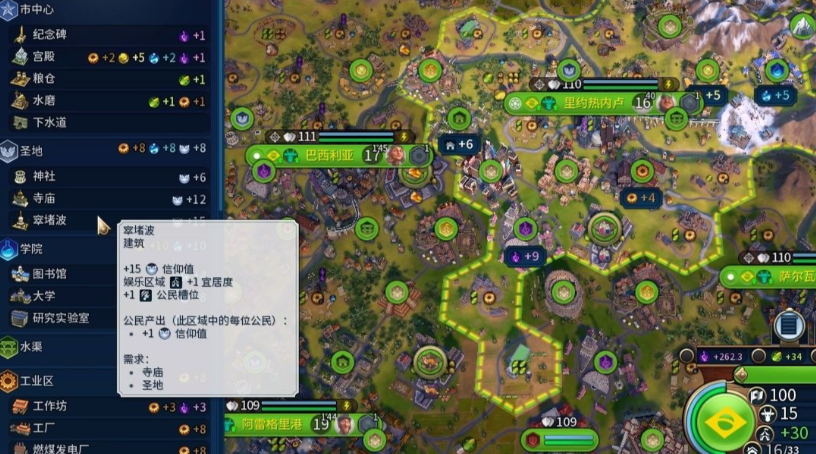Select the 工作坊 workshop row
This screenshot has height=454, width=816.
point(60,407)
